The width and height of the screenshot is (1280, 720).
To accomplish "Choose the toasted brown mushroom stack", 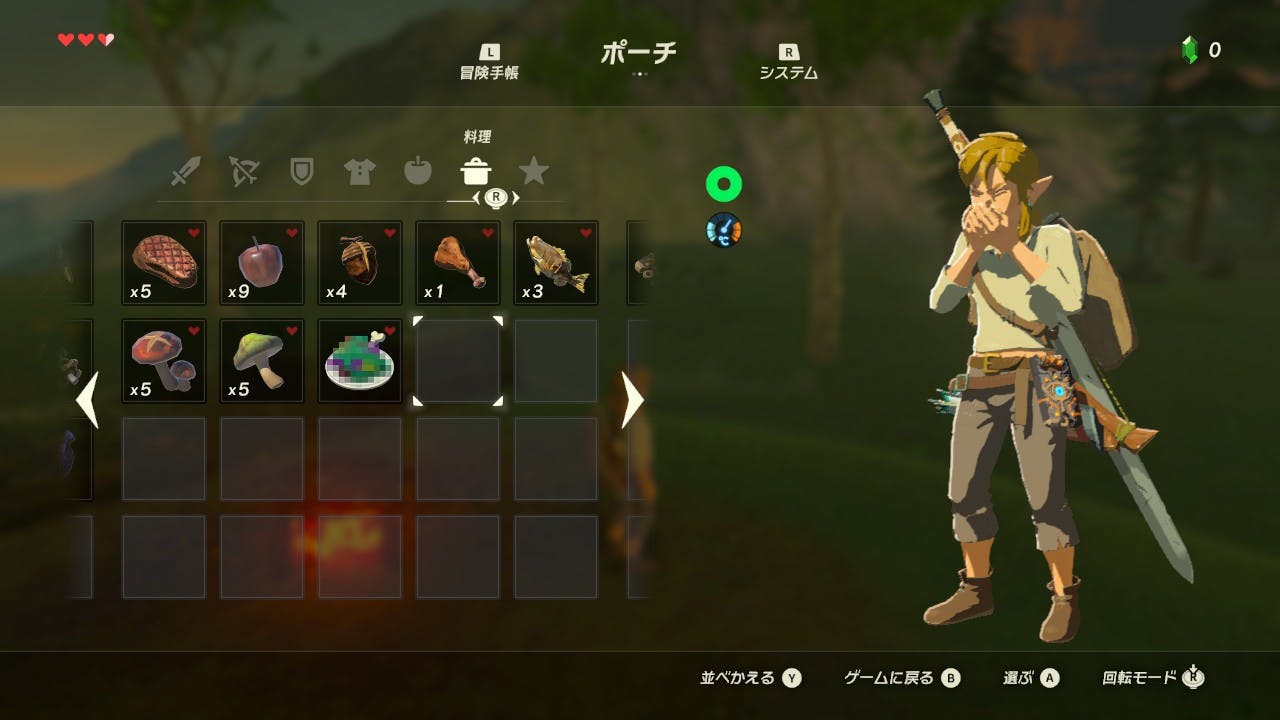I will pyautogui.click(x=164, y=361).
